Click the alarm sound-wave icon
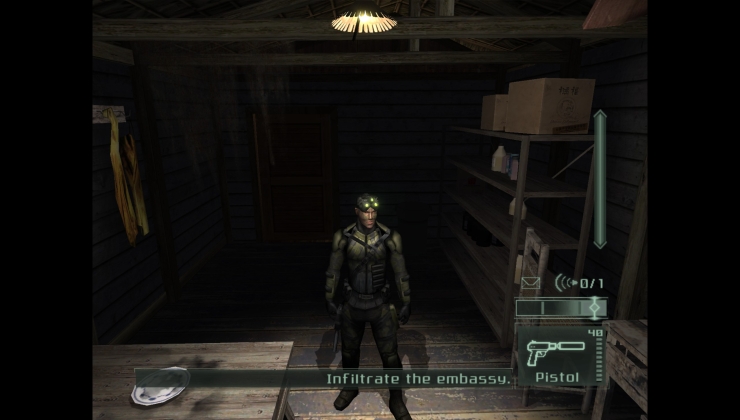This screenshot has width=740, height=420. 566,284
